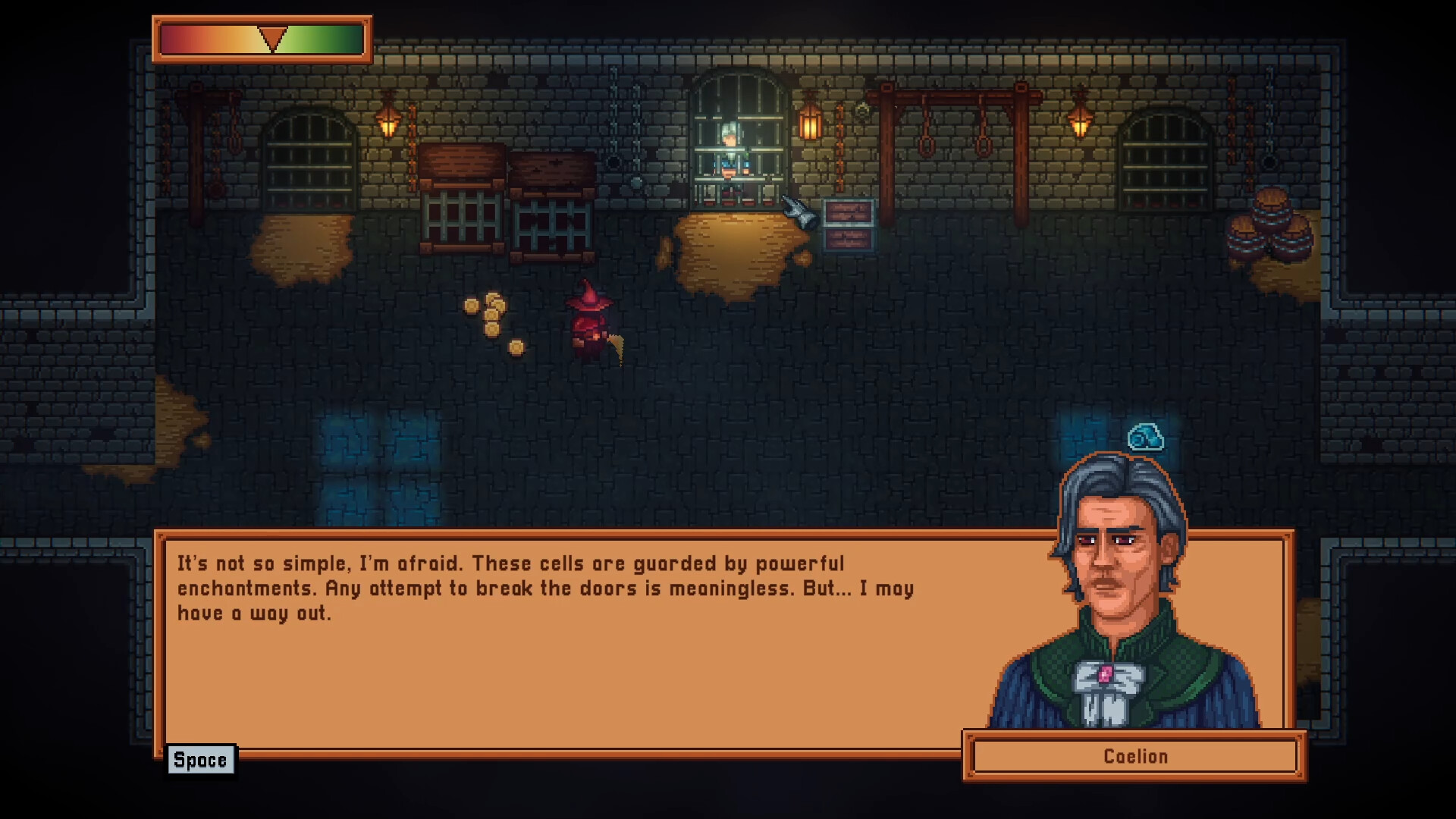Select the red-hooded mage character
This screenshot has height=819, width=1456.
(x=588, y=322)
